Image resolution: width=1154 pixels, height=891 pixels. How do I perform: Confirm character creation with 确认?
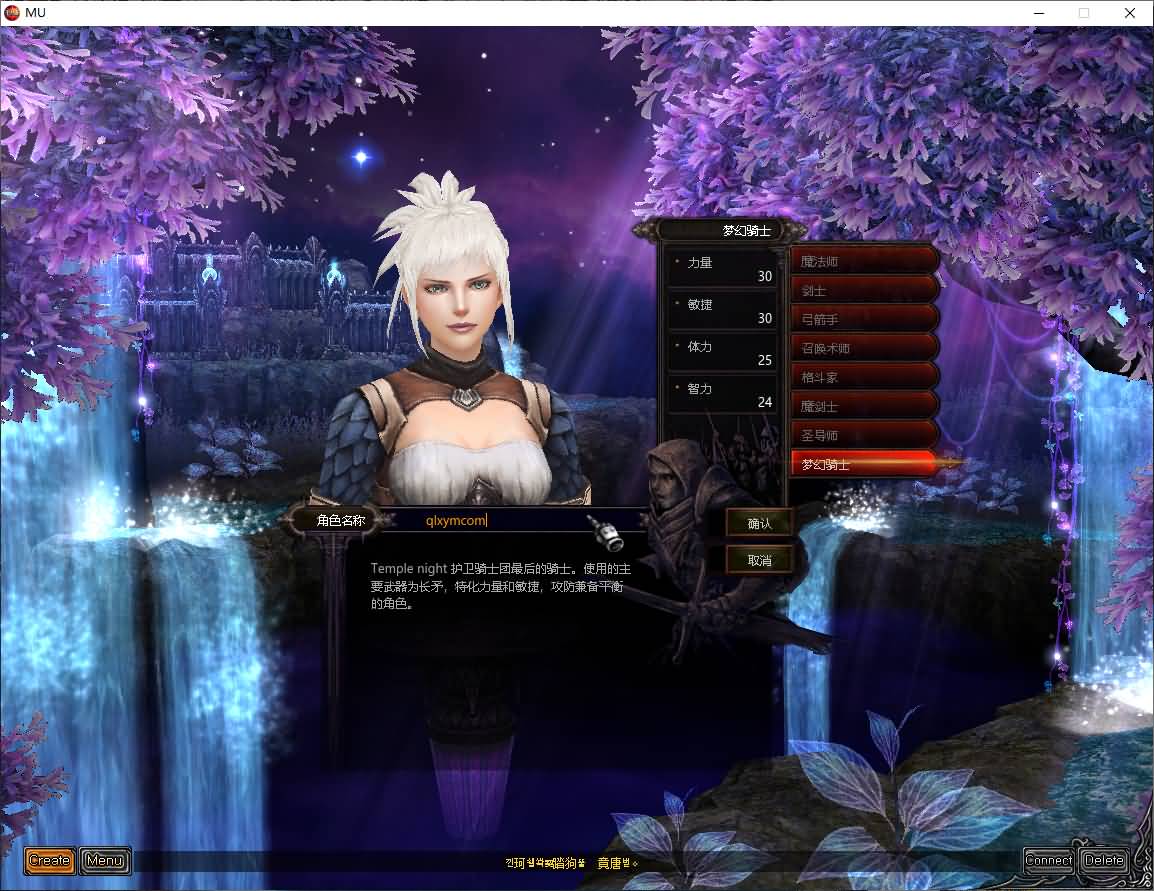[x=760, y=523]
